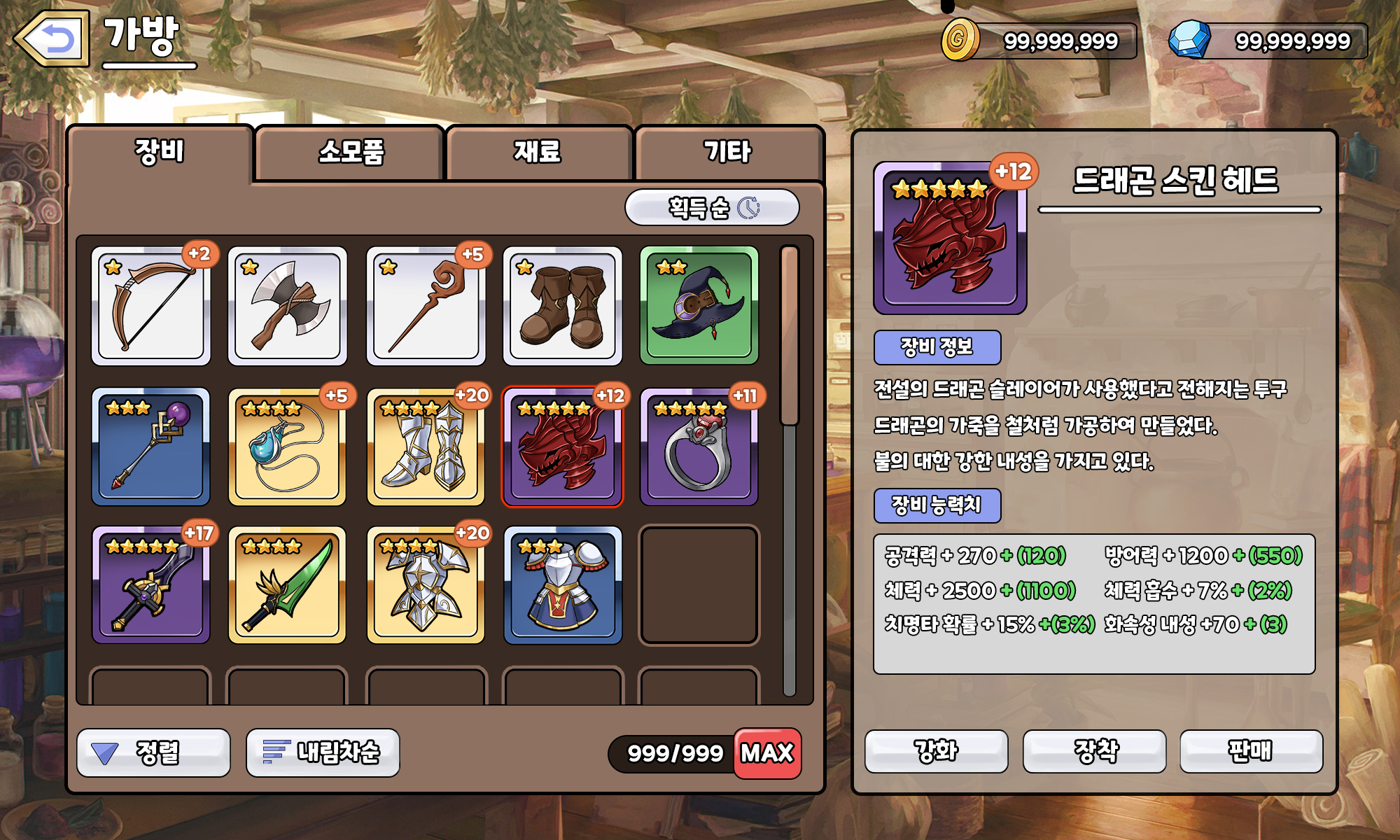Enhance the item with 강화

[x=937, y=751]
